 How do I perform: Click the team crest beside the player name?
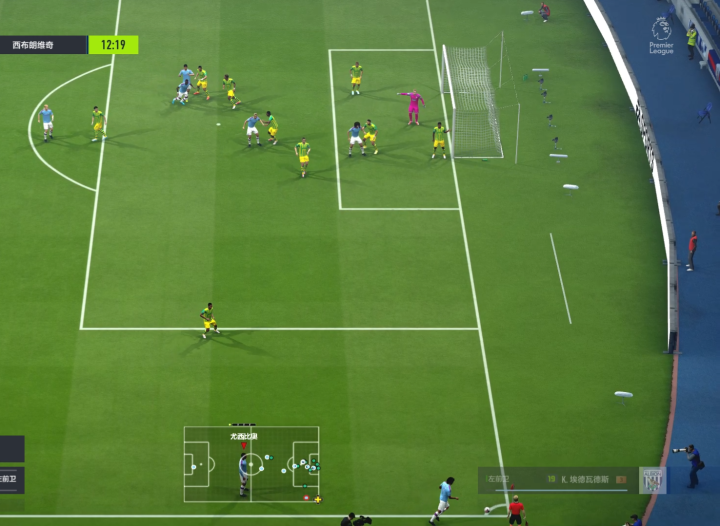[x=652, y=480]
